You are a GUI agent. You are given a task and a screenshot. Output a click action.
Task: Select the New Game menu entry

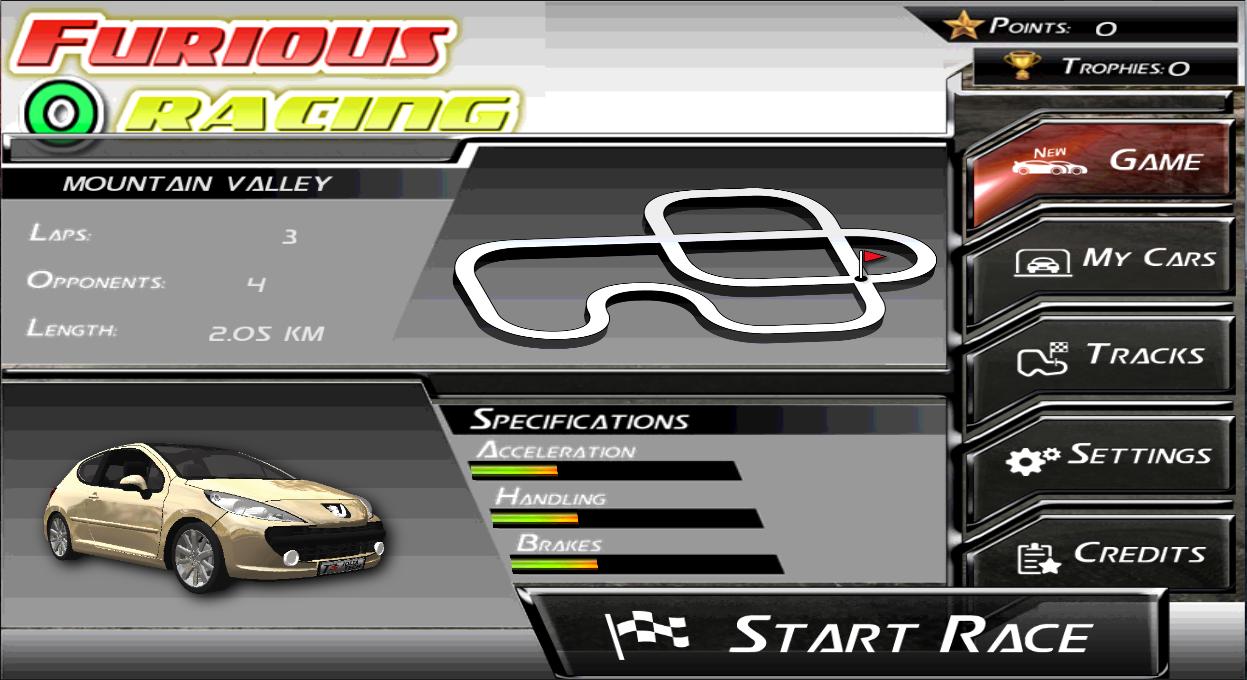tap(1100, 162)
